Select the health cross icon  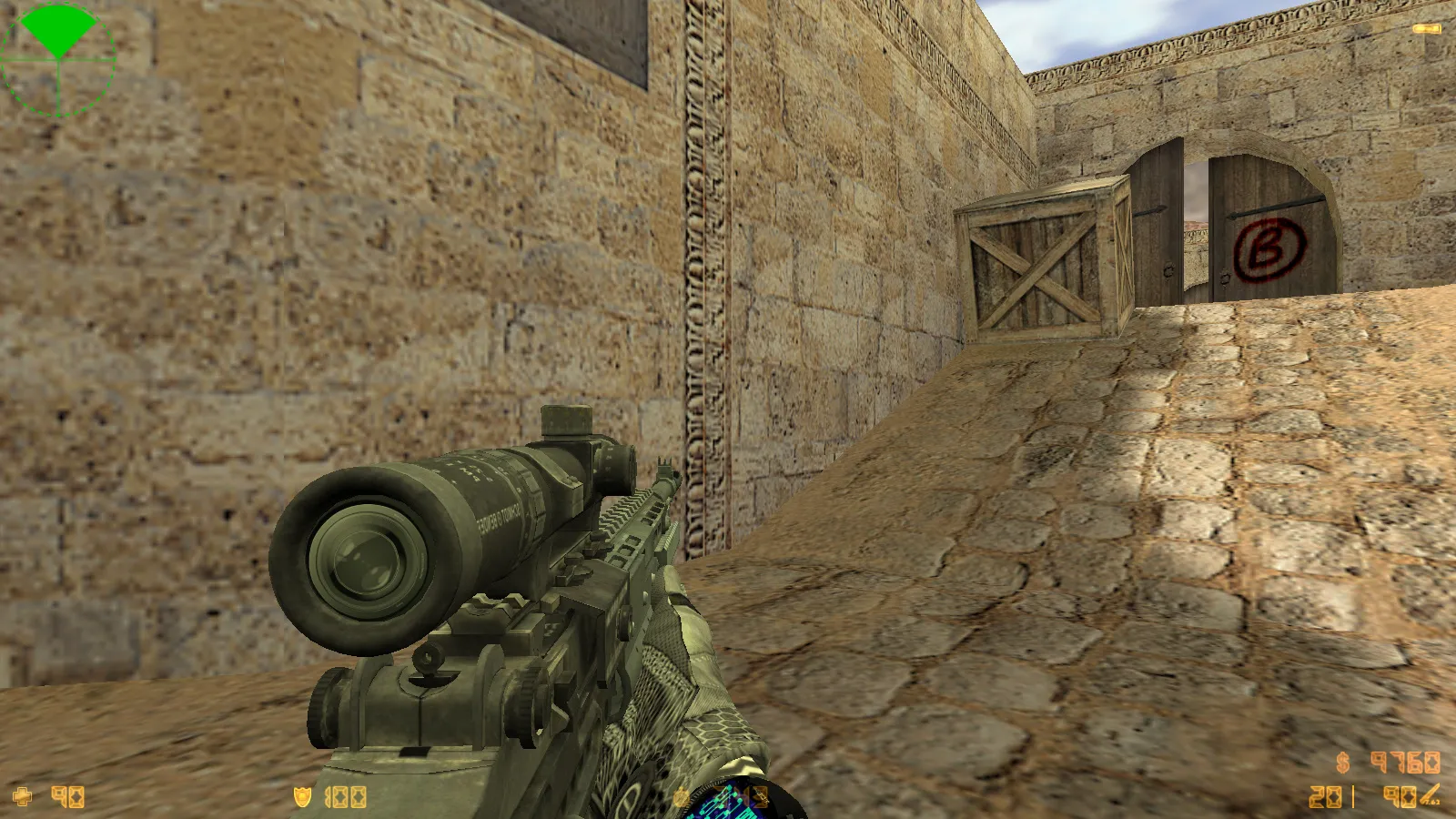click(22, 797)
